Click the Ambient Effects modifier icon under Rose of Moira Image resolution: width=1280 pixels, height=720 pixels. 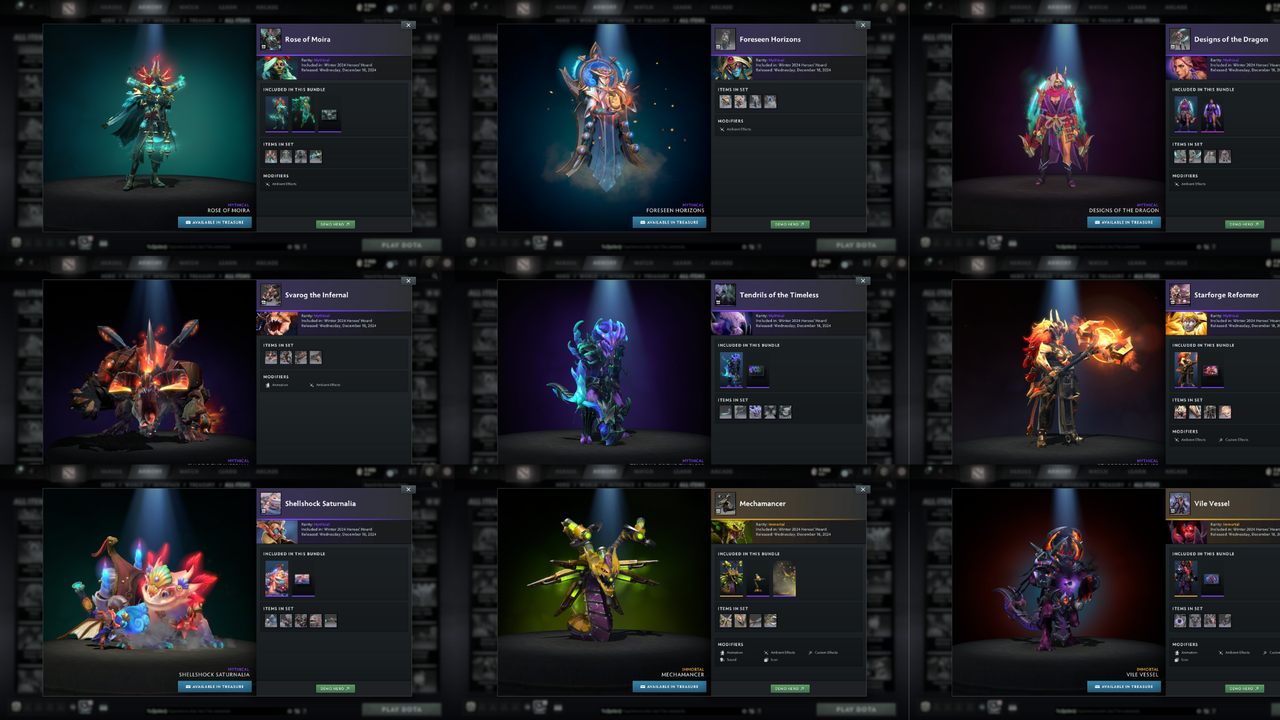268,184
